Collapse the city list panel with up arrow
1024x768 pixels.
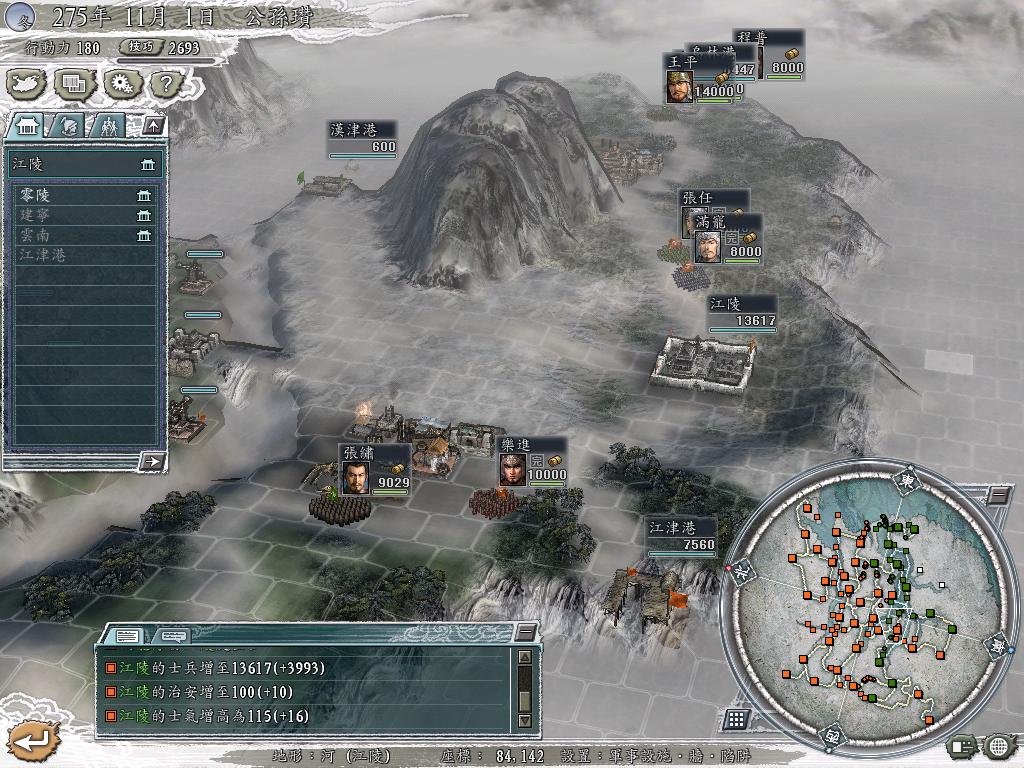click(152, 125)
